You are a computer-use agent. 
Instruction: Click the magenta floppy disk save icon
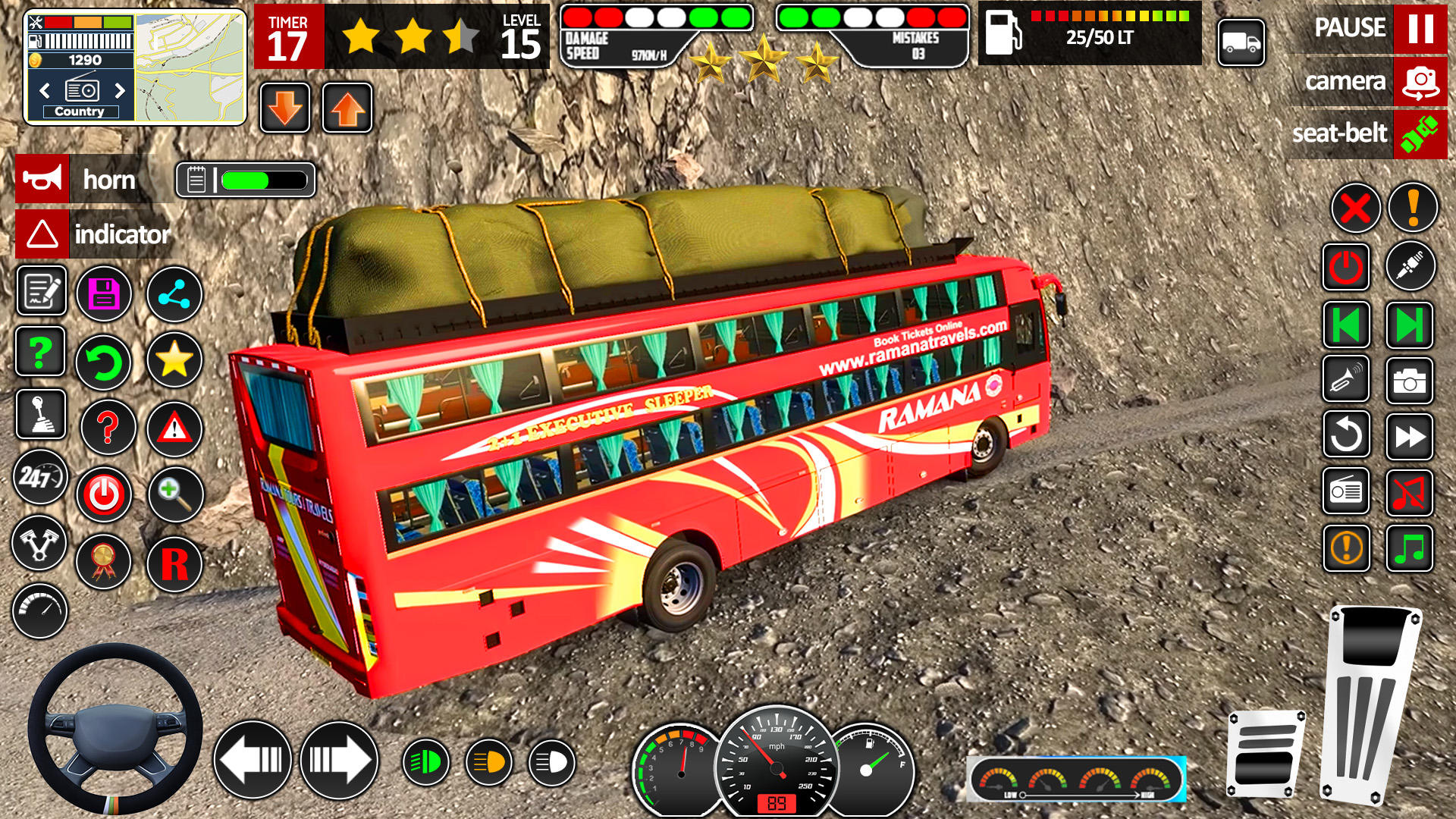104,294
